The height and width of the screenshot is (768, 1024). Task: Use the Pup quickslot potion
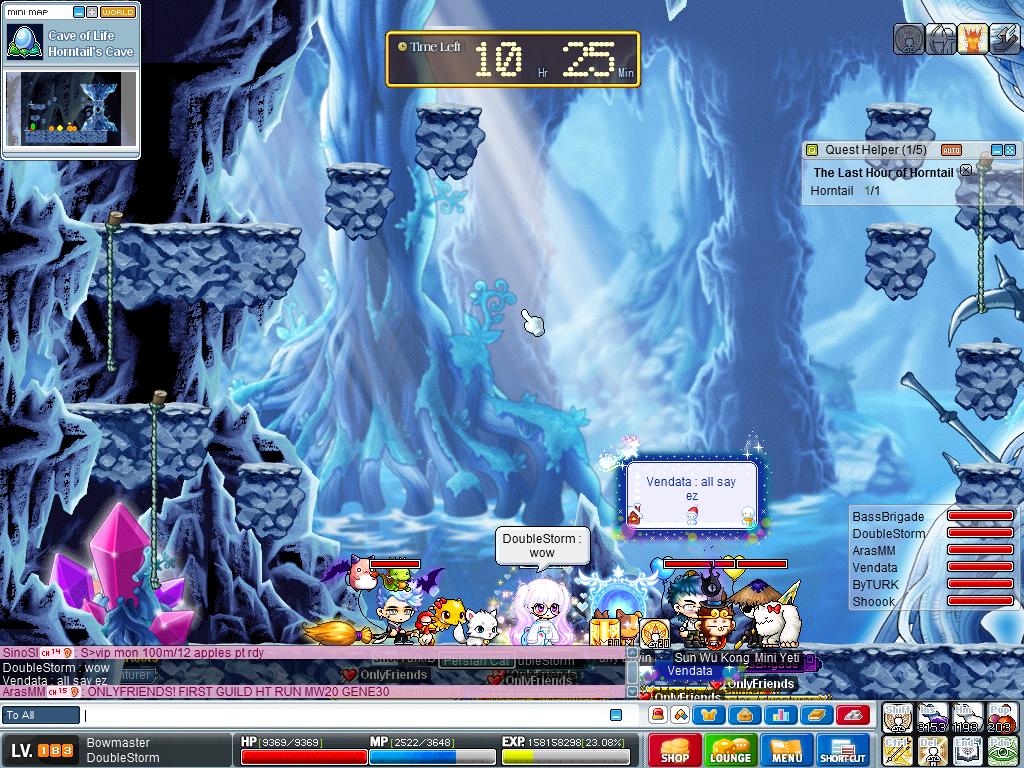(x=1003, y=717)
